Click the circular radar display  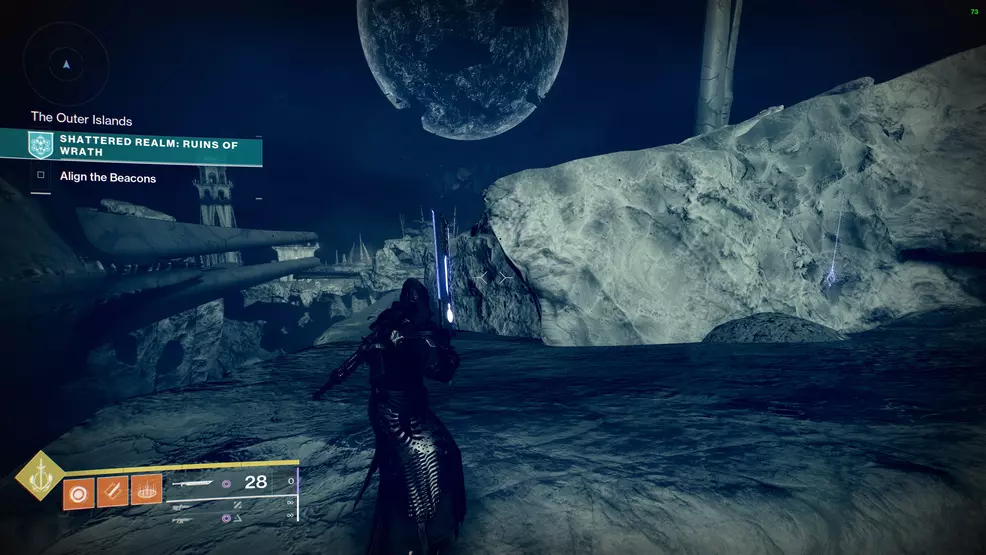pos(66,65)
